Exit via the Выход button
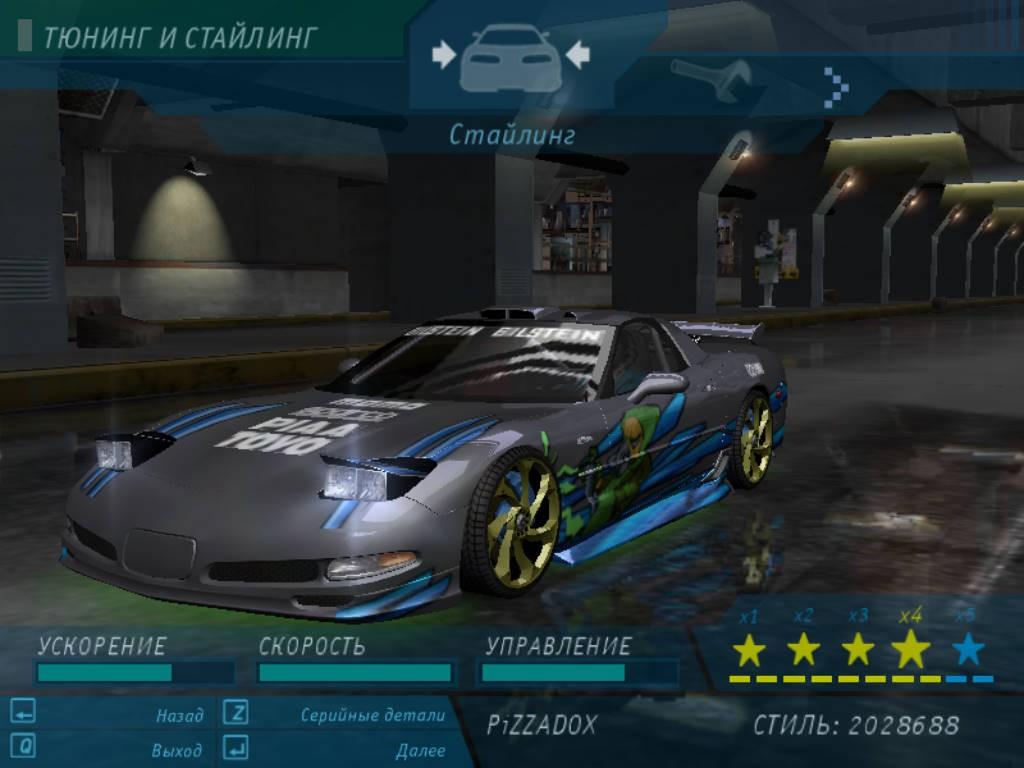The height and width of the screenshot is (768, 1024). [176, 749]
